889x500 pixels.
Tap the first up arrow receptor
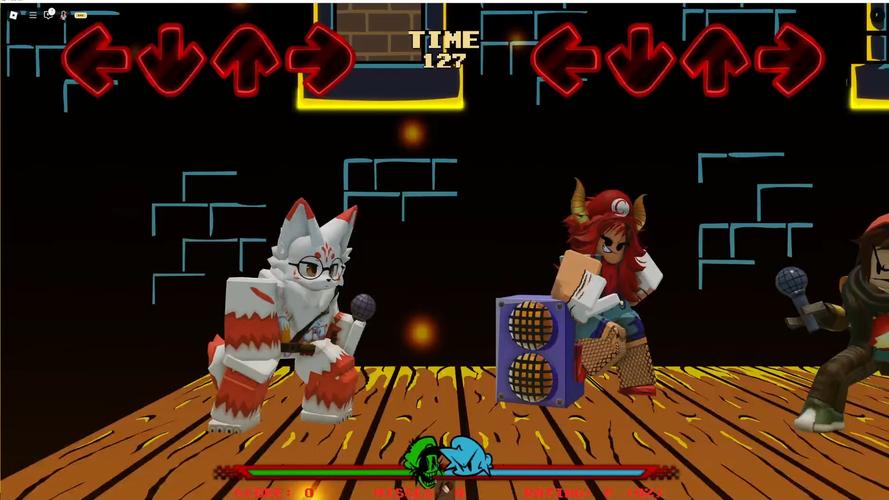coord(245,59)
